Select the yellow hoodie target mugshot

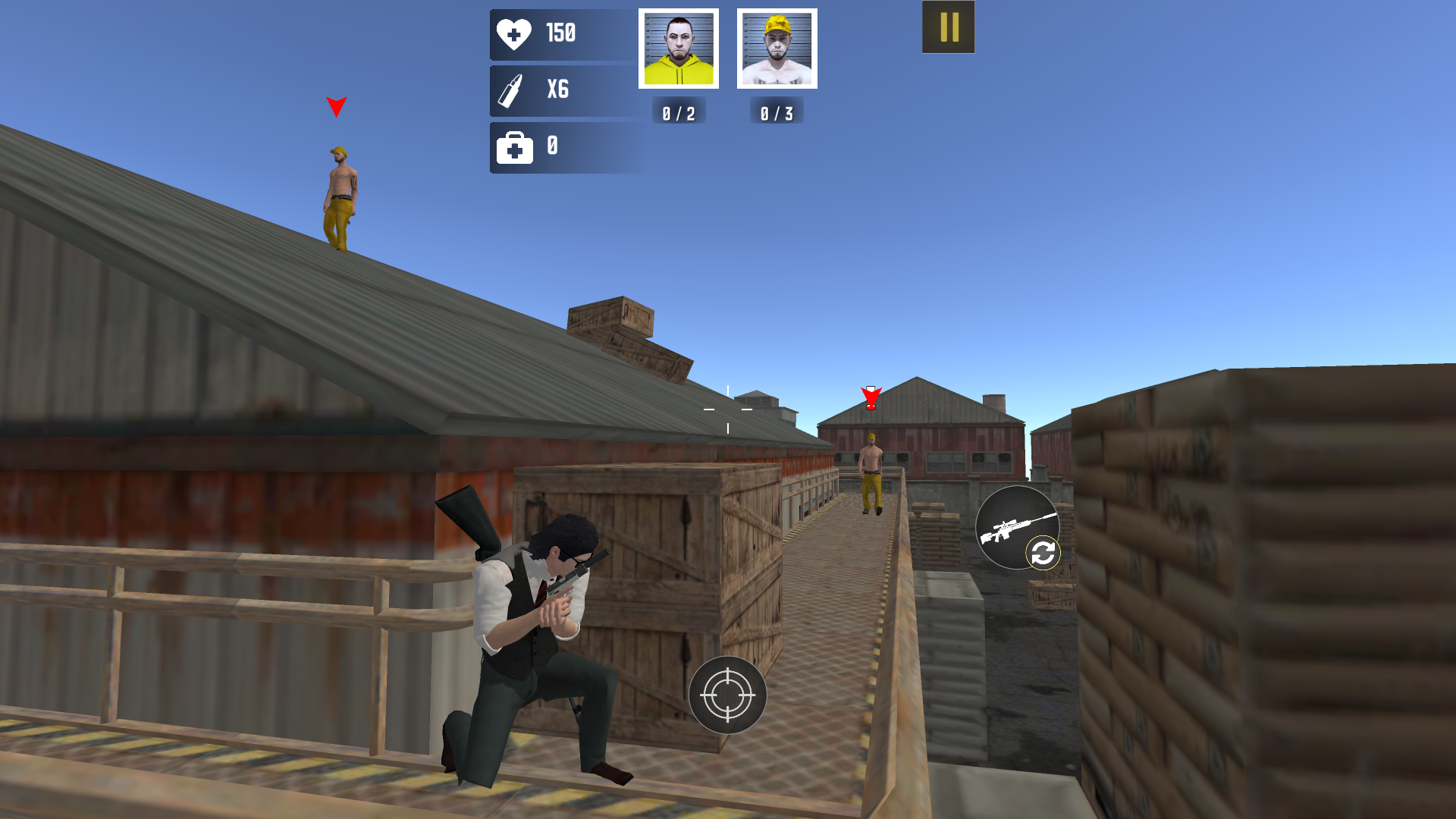(679, 48)
